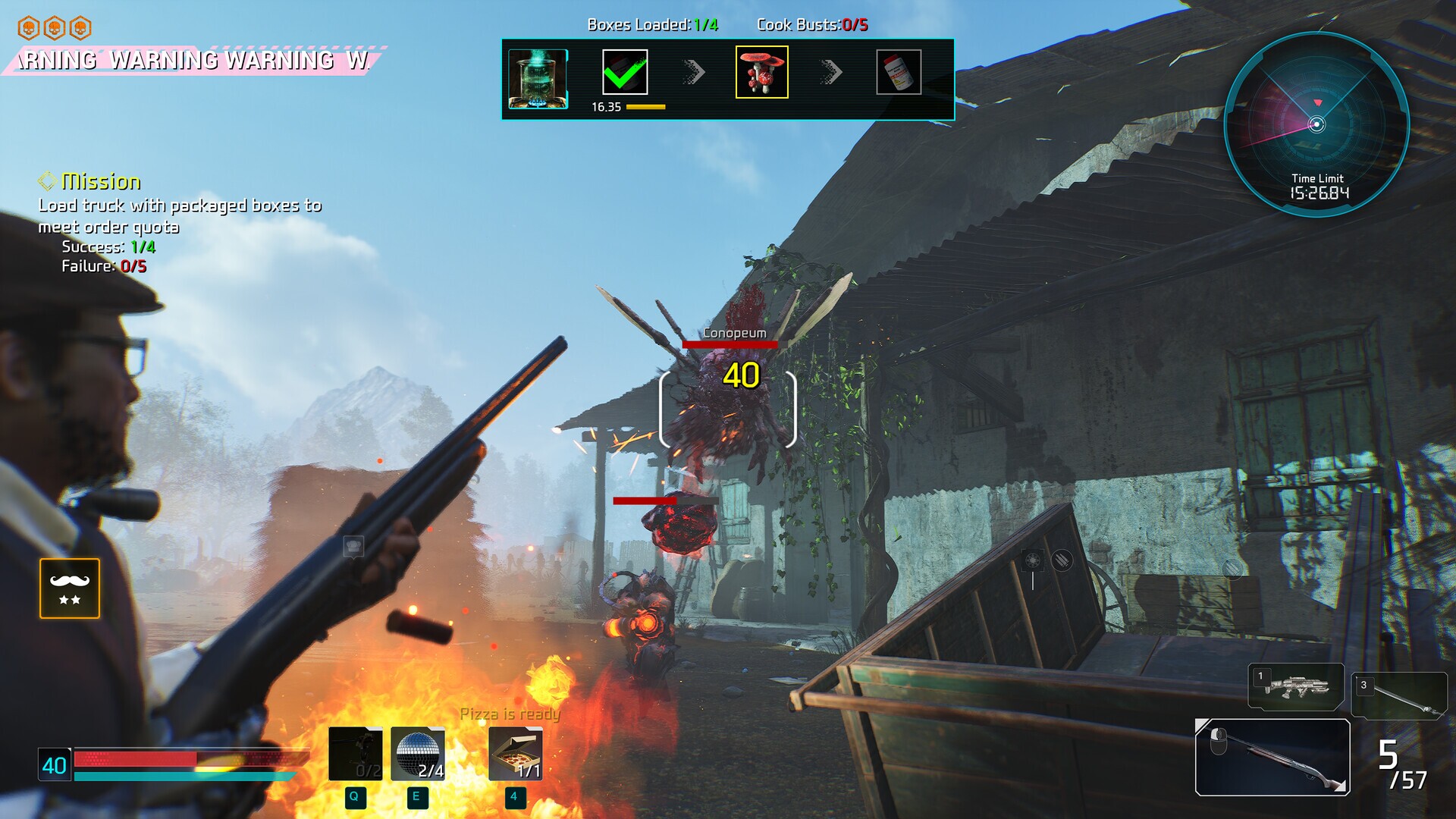Click the Mission objective tracker

102,181
